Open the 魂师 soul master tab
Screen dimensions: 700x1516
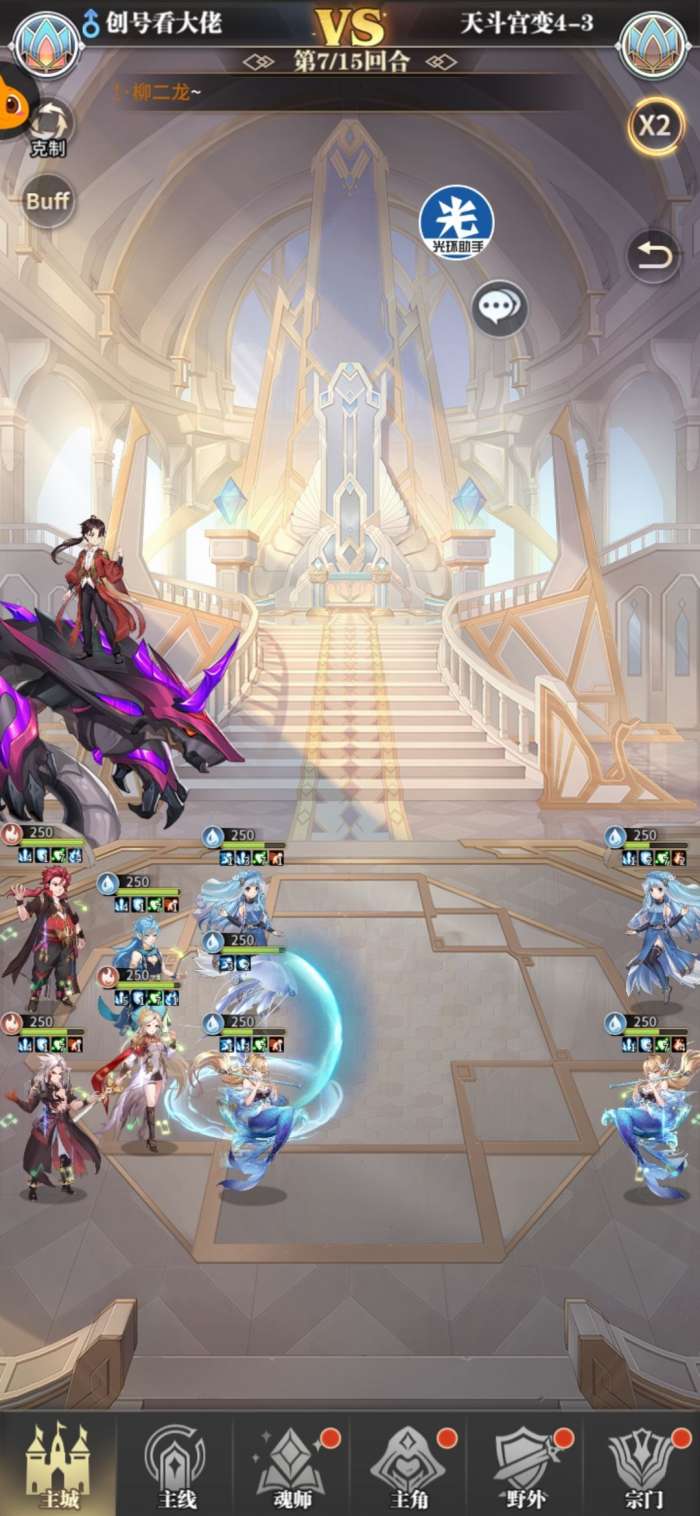[291, 1464]
